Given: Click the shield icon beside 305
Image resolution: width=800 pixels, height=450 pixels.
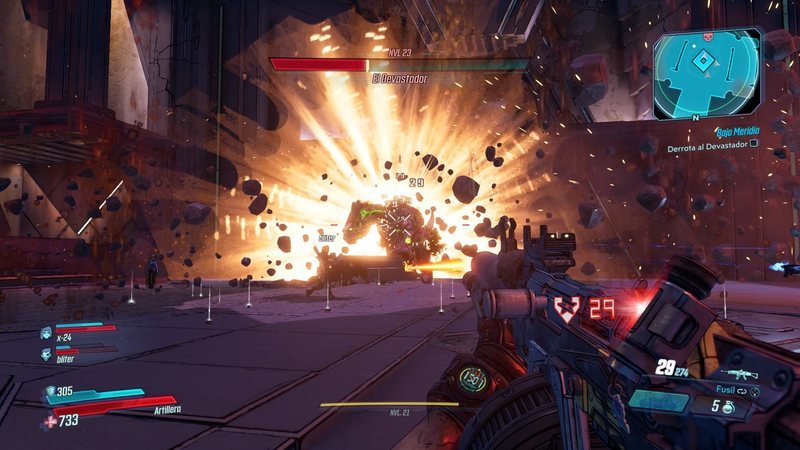Looking at the screenshot, I should 49,392.
